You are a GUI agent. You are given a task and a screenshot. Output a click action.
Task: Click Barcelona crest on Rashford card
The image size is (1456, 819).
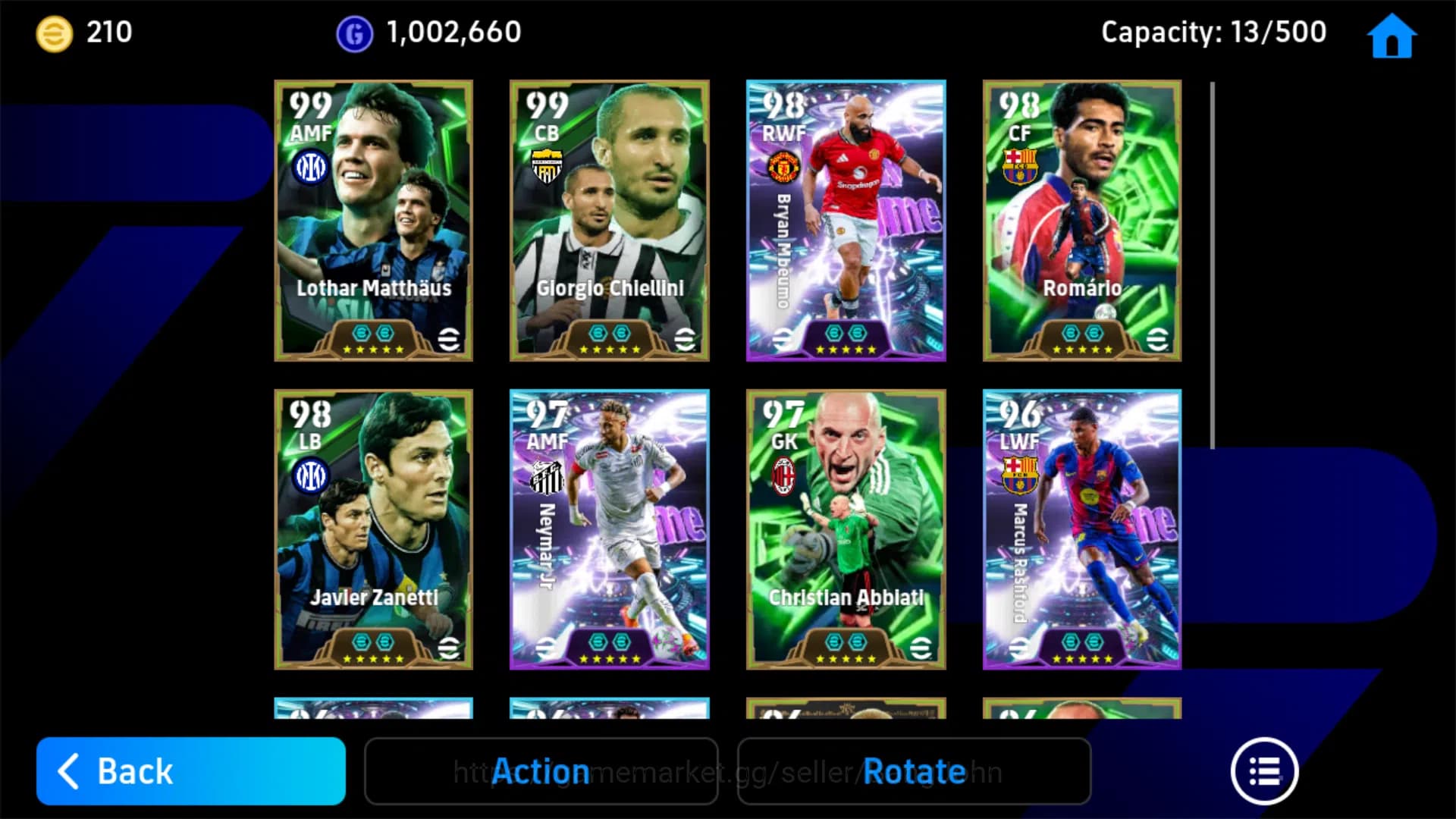point(1020,473)
